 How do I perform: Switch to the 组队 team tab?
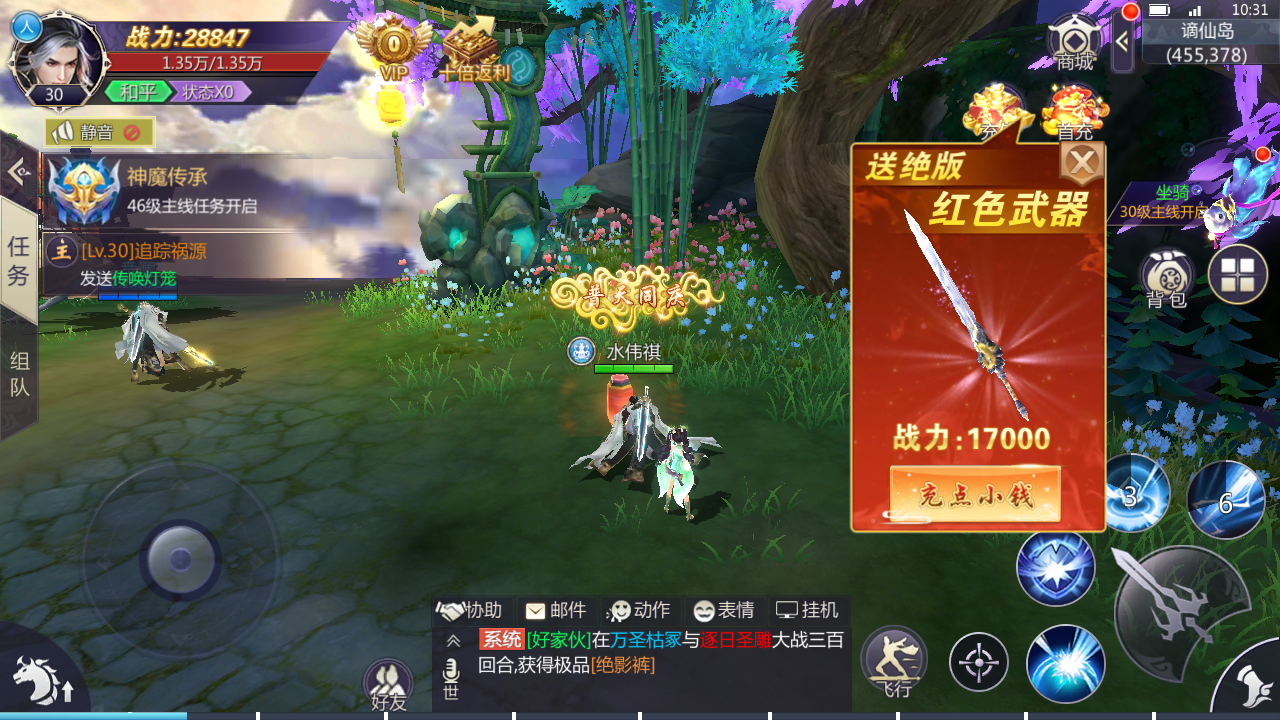(x=18, y=374)
